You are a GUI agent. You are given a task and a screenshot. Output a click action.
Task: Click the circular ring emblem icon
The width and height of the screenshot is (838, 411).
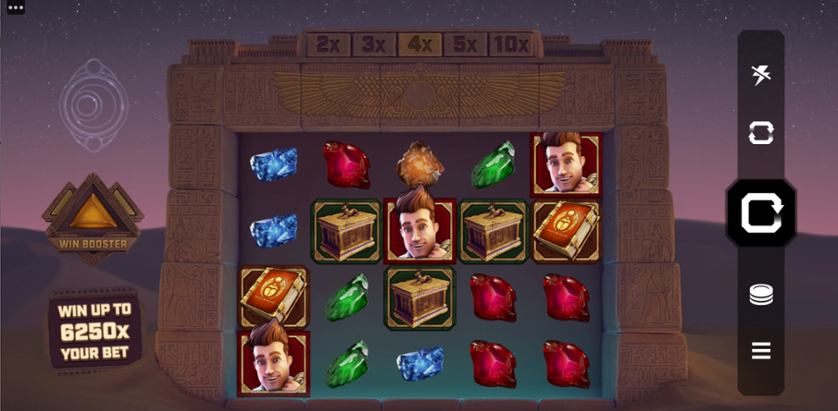click(93, 102)
